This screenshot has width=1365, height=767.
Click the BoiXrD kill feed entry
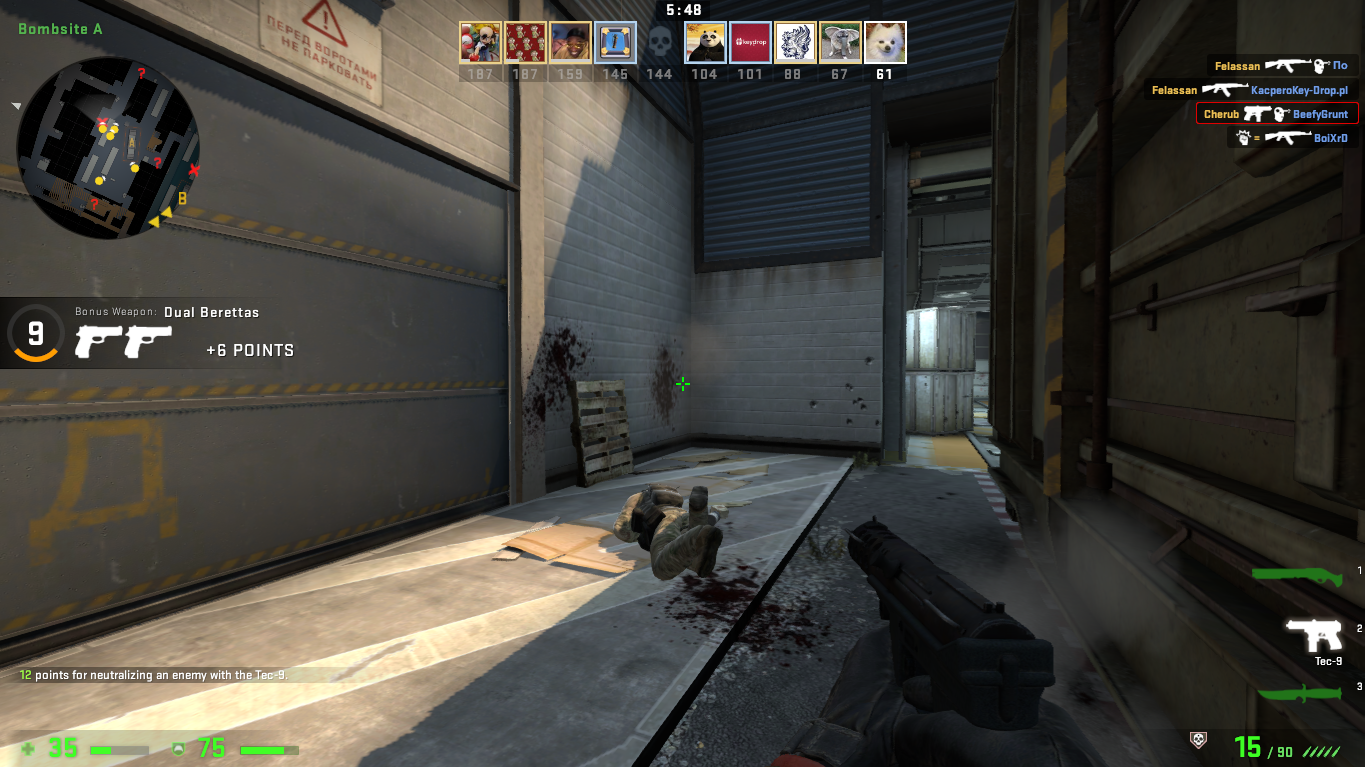(1293, 138)
